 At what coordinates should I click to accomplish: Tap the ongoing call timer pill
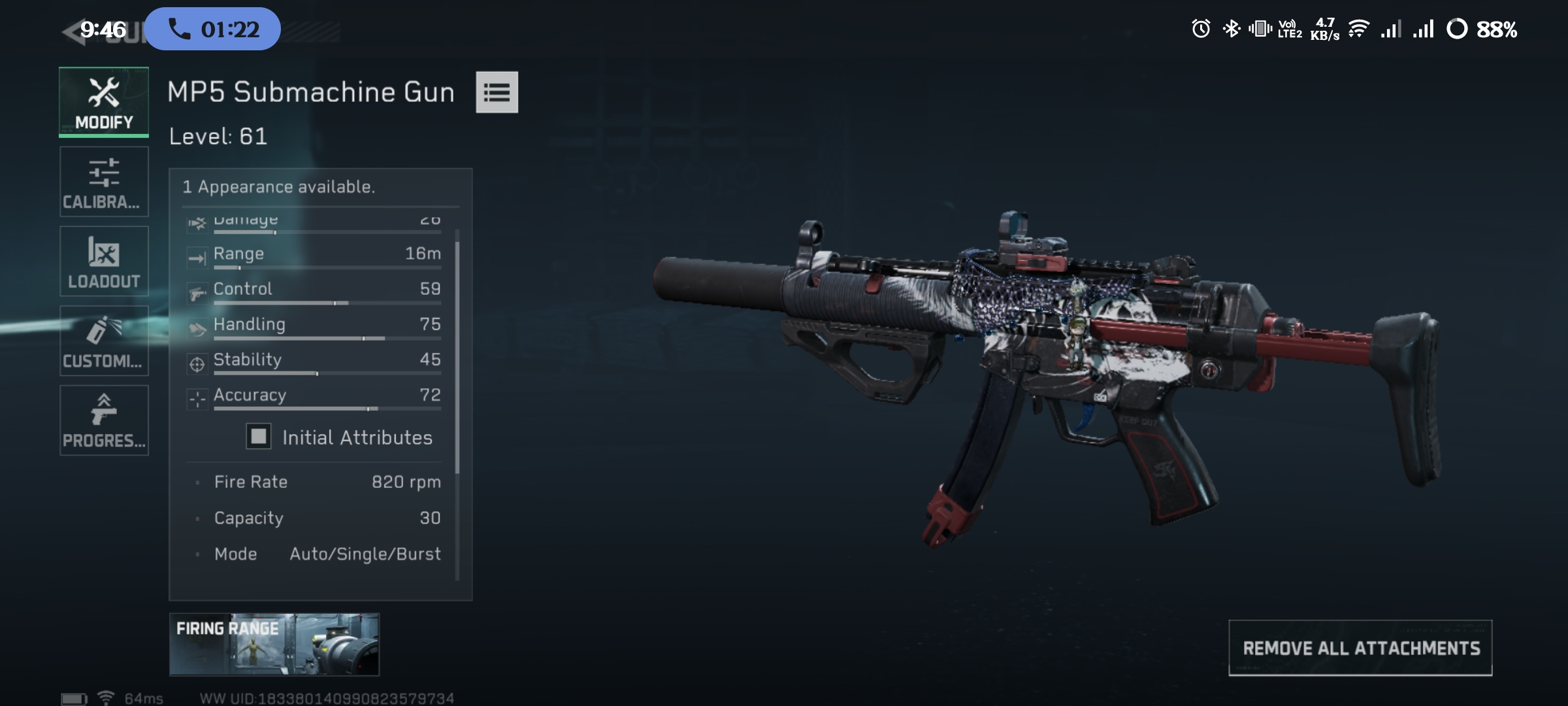tap(212, 28)
